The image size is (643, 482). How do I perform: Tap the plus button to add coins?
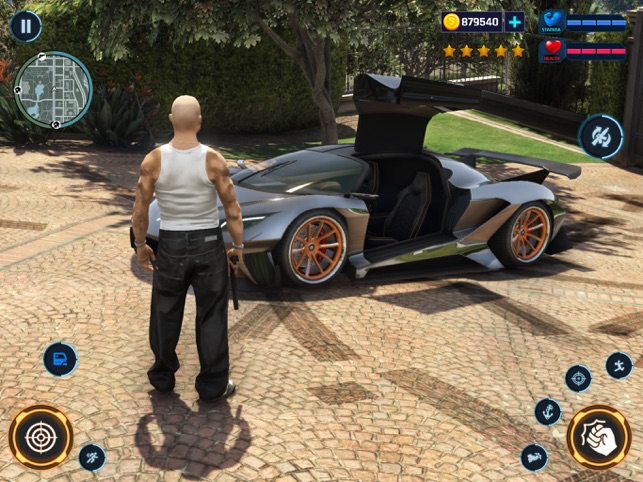[x=514, y=22]
